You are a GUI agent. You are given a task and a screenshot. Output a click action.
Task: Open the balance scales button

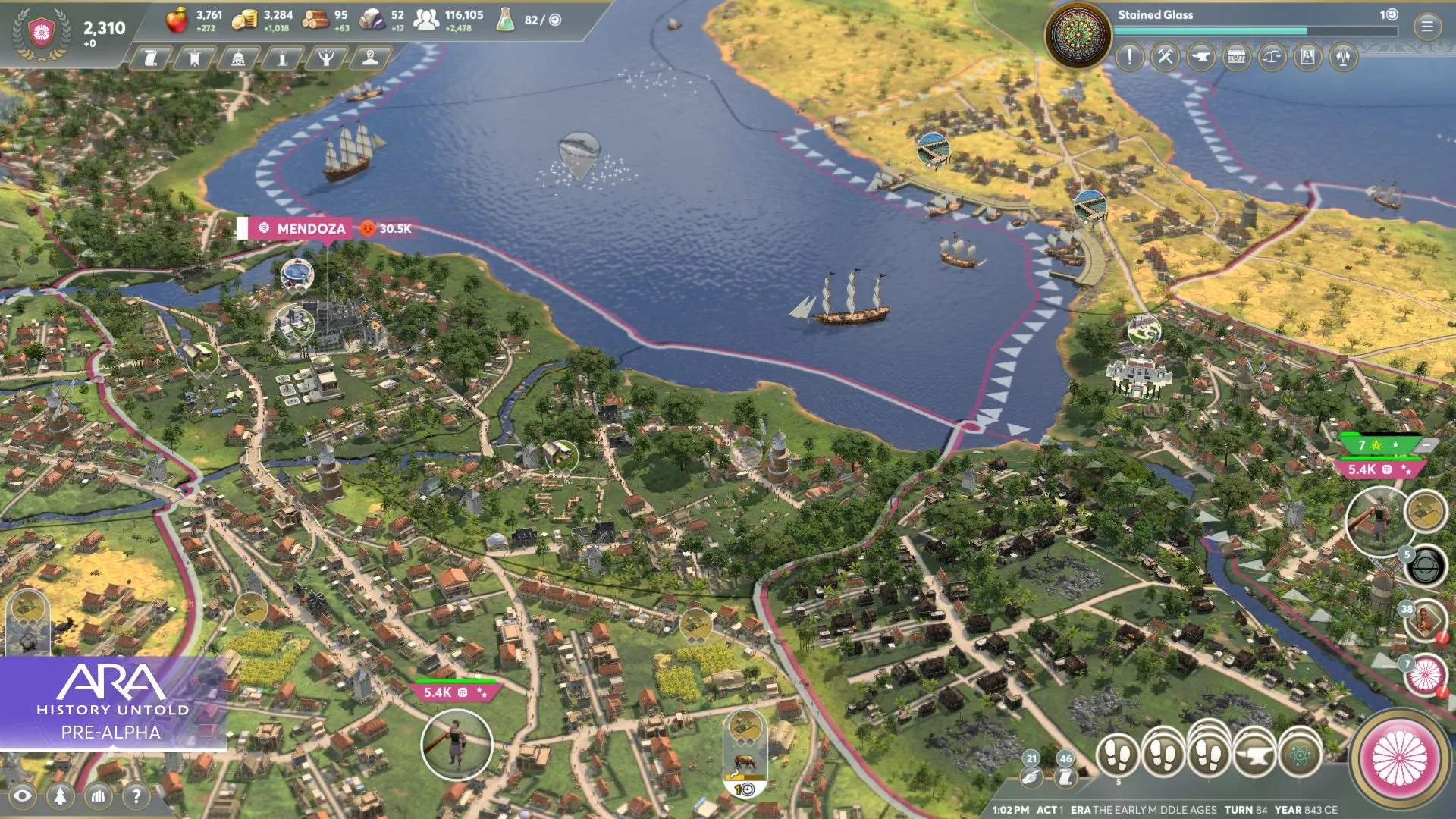(x=1272, y=57)
